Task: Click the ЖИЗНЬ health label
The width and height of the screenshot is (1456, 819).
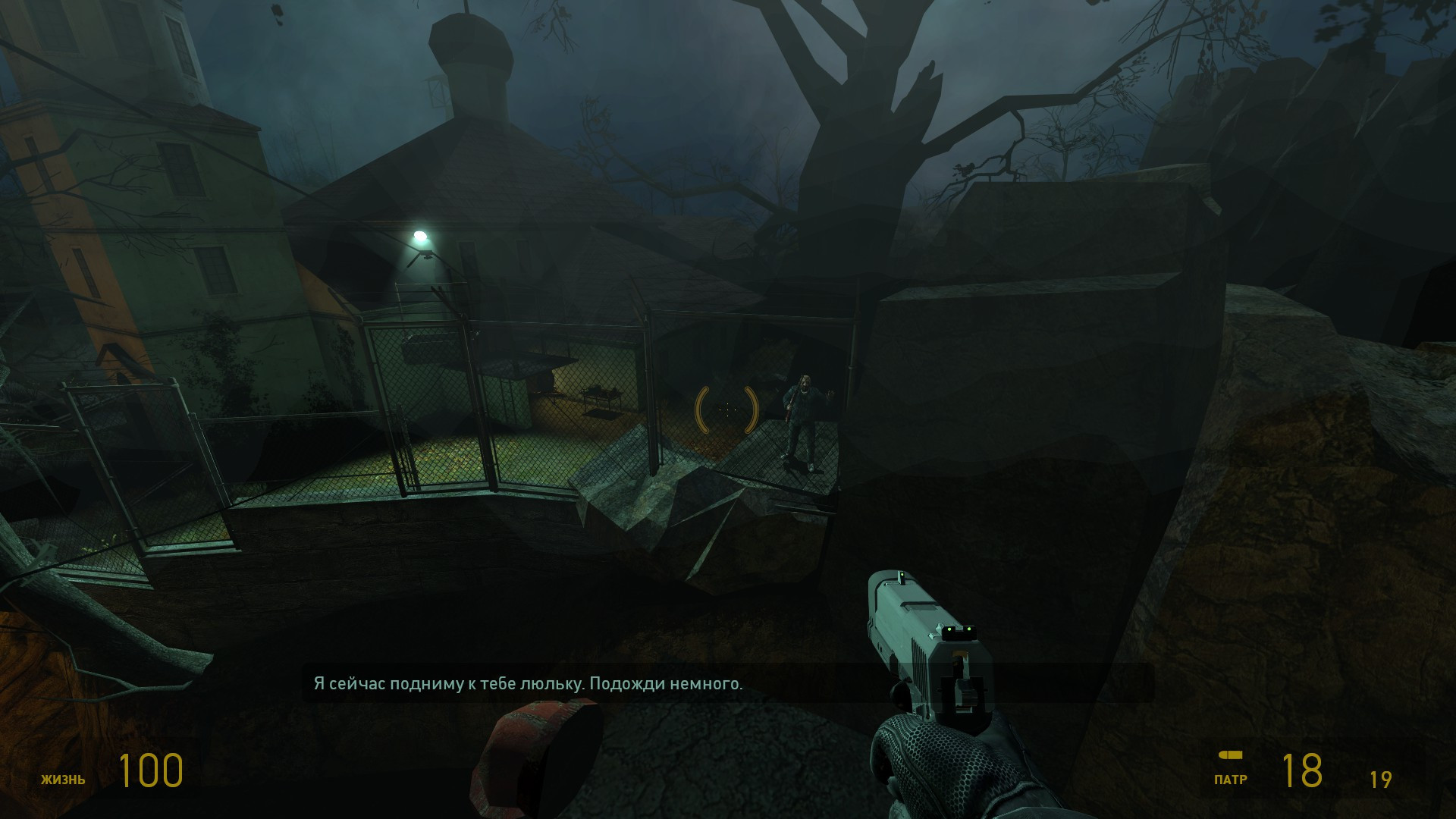Action: [x=64, y=778]
